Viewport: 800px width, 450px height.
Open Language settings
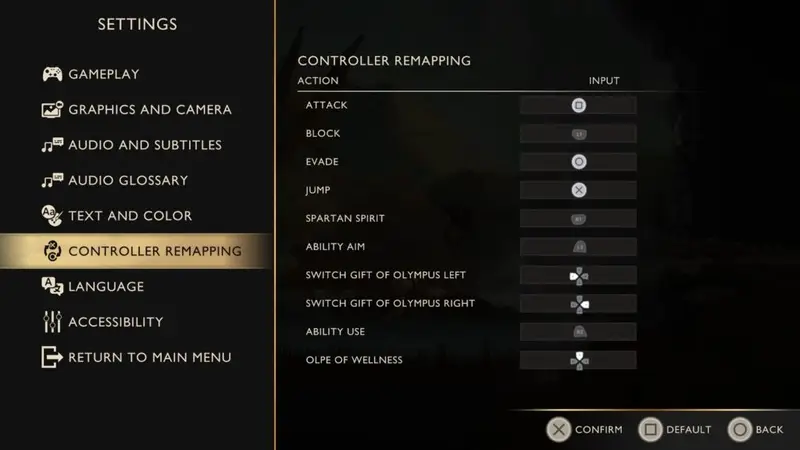105,287
